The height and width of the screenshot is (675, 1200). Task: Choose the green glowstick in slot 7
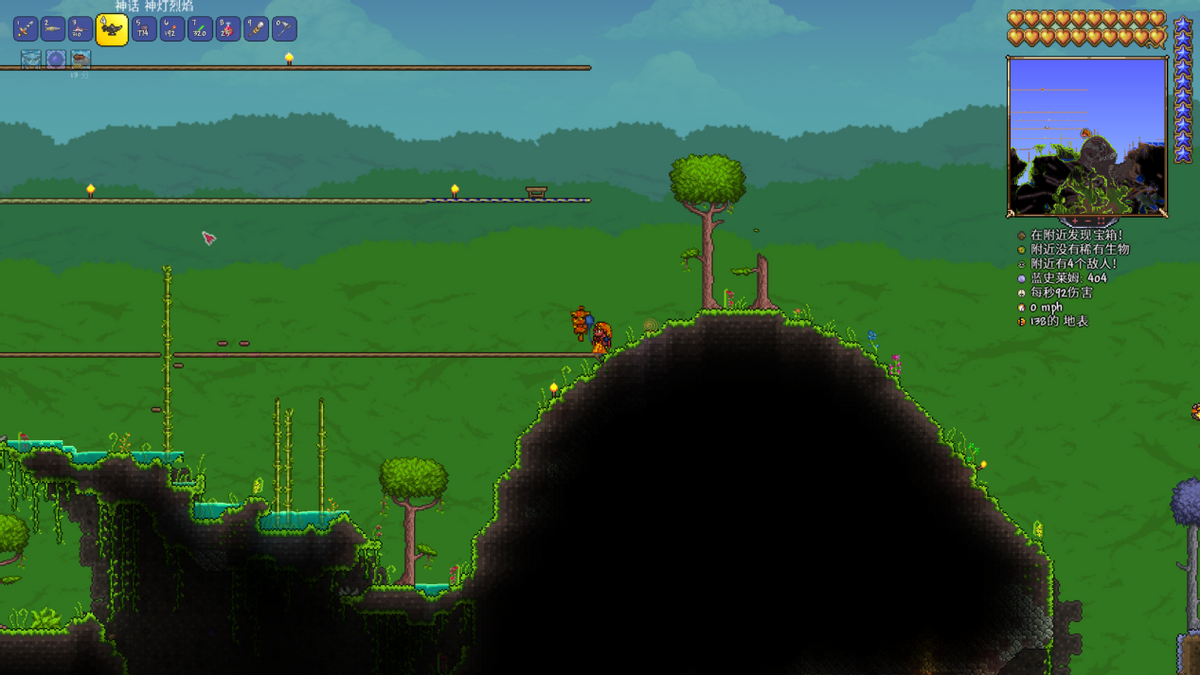(200, 29)
